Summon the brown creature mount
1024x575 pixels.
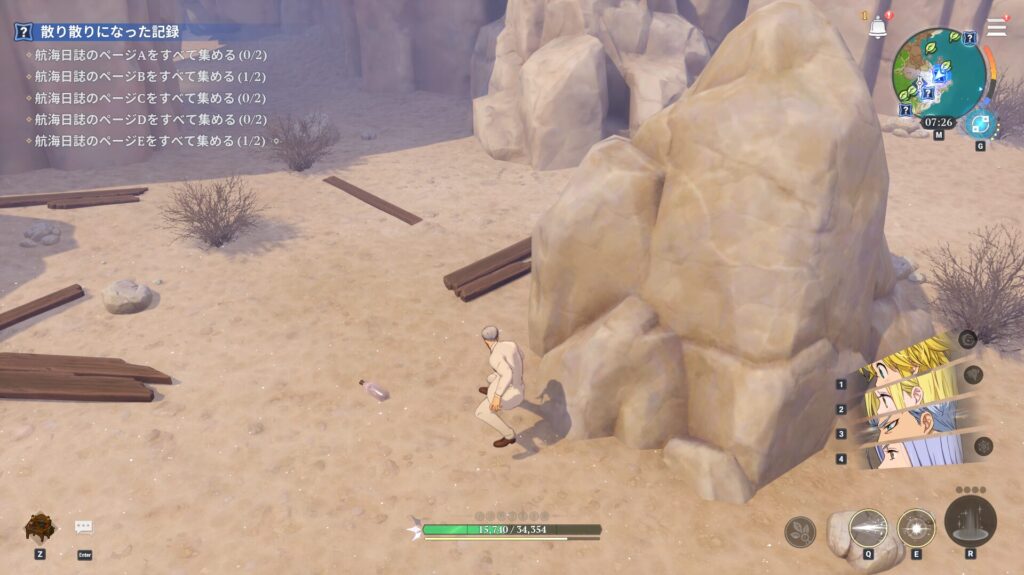pos(40,528)
